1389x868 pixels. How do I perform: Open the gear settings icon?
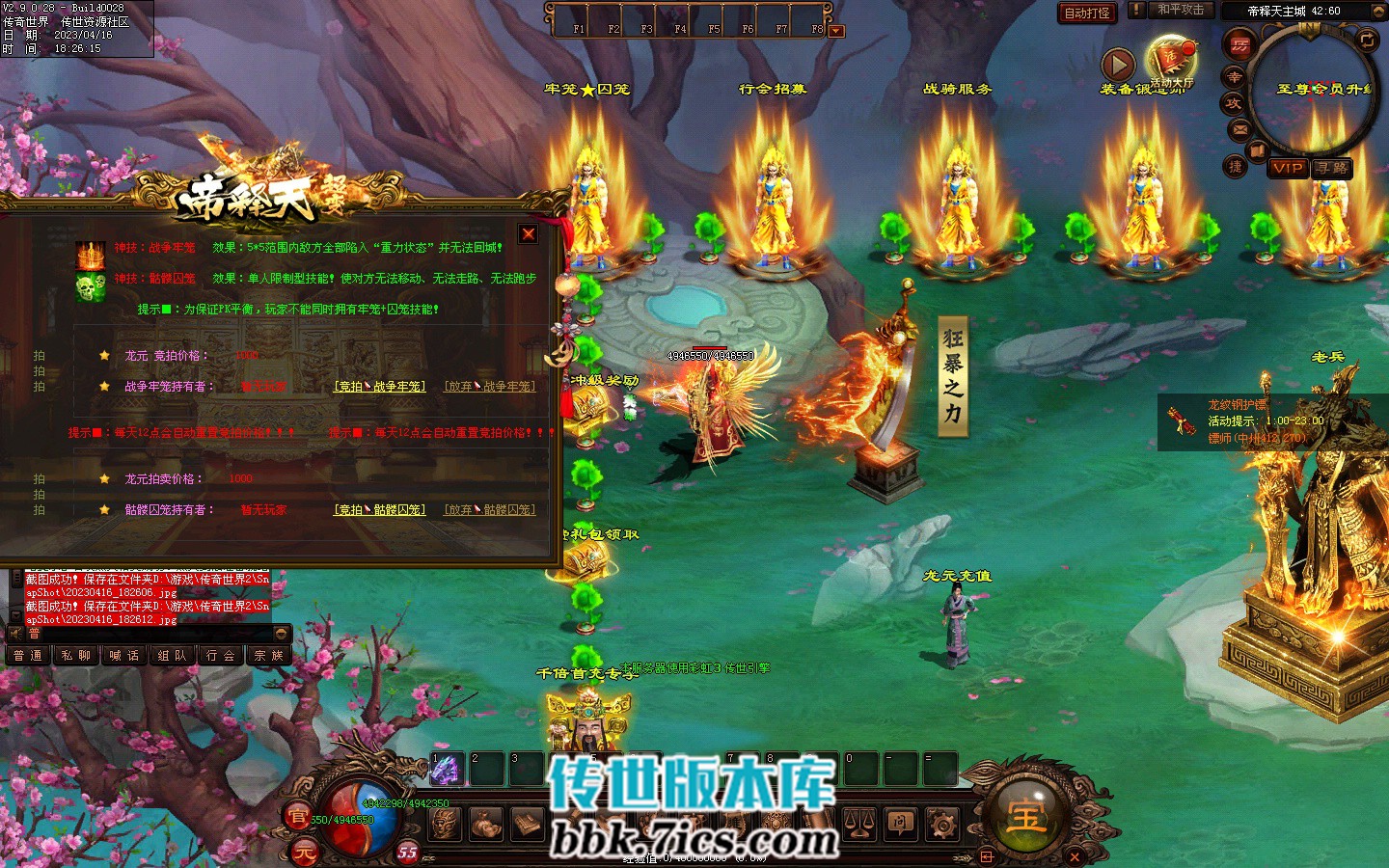942,824
